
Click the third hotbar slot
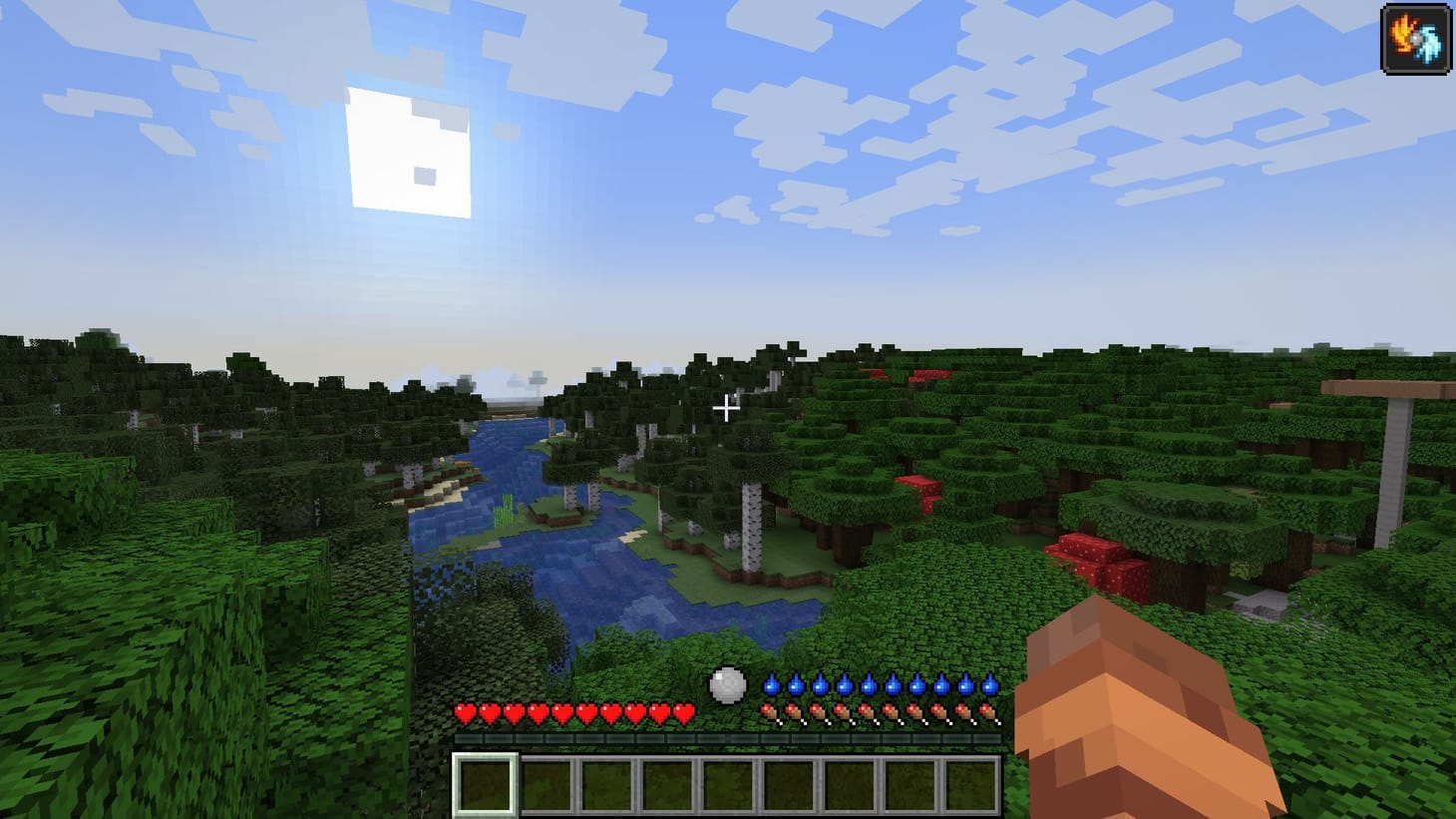(607, 784)
